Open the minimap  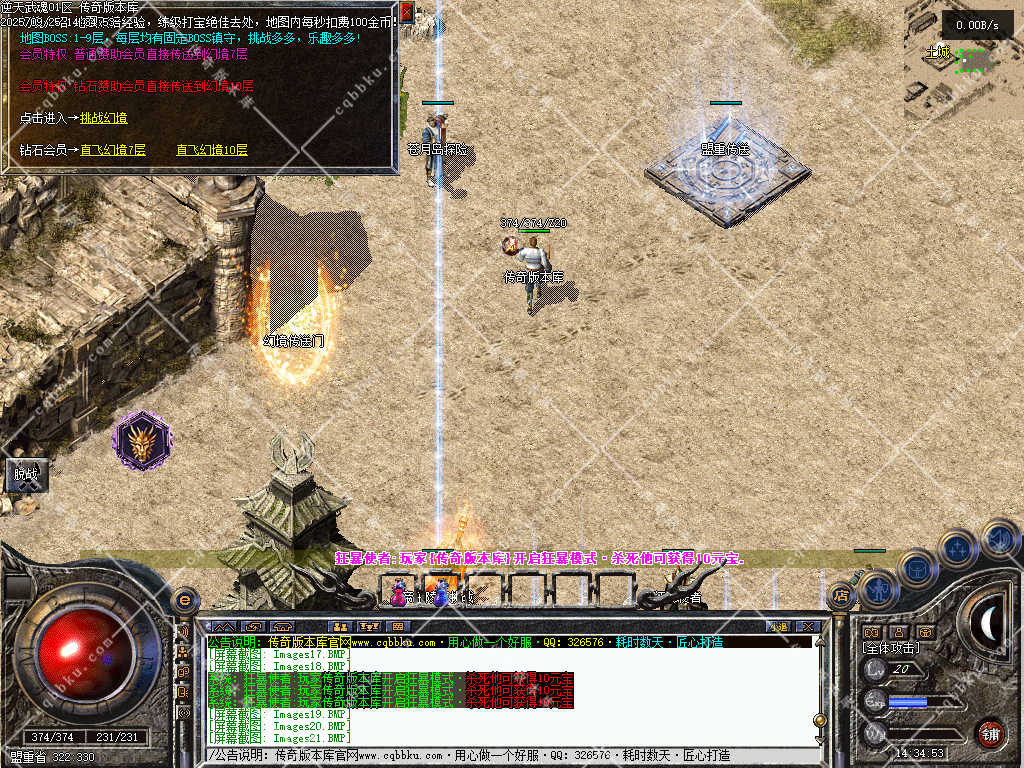click(x=963, y=60)
